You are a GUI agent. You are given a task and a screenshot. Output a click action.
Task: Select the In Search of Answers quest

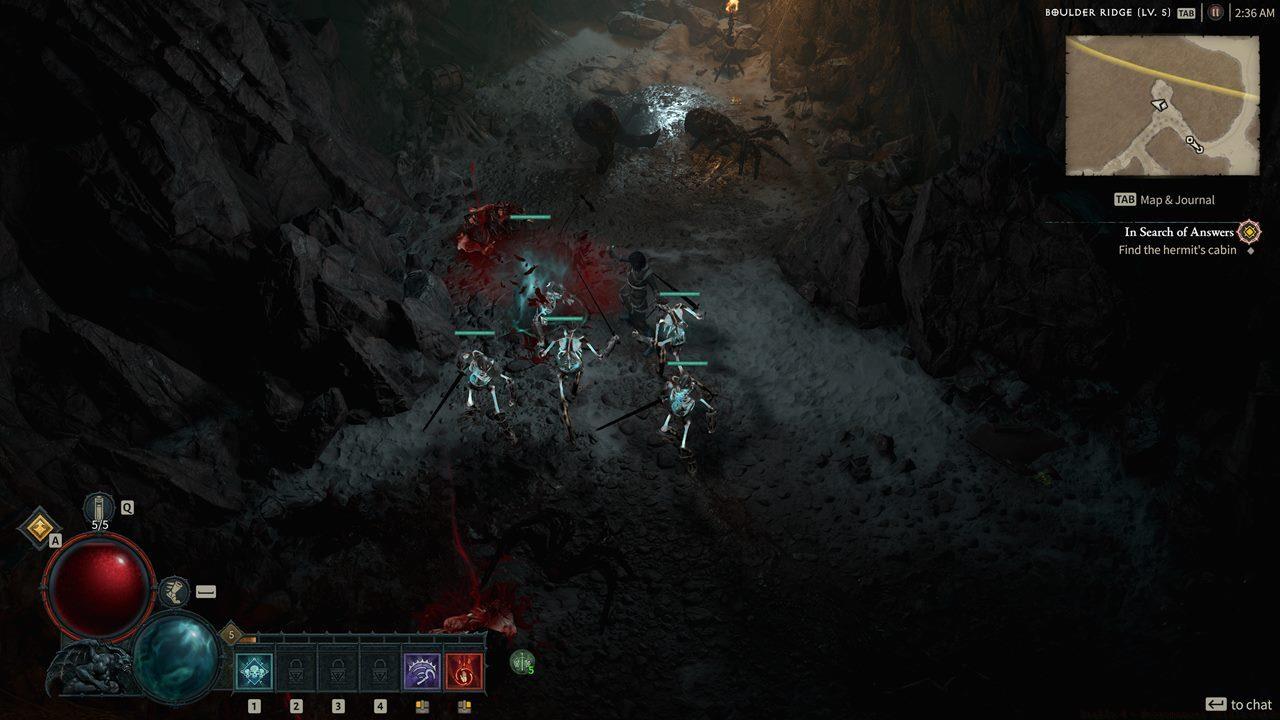1179,232
